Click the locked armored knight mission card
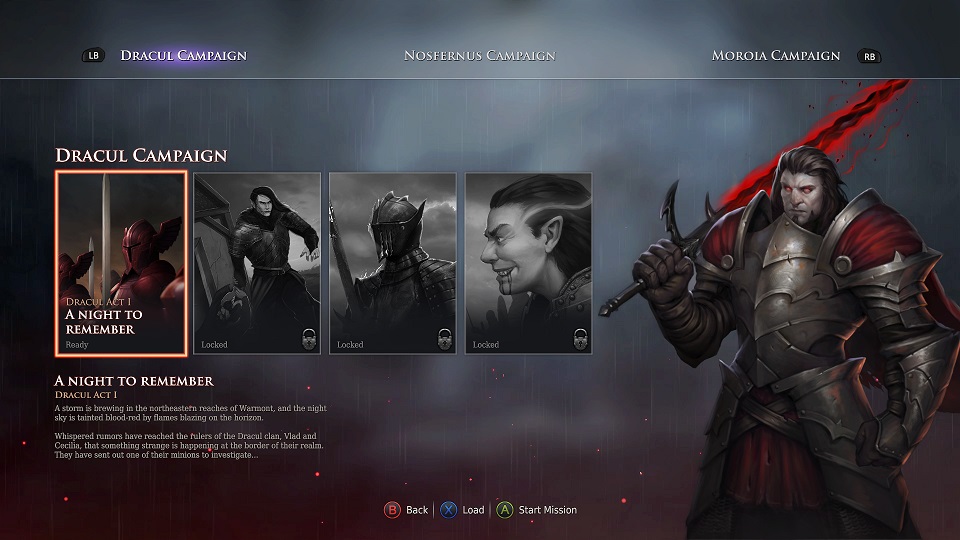 pos(393,264)
